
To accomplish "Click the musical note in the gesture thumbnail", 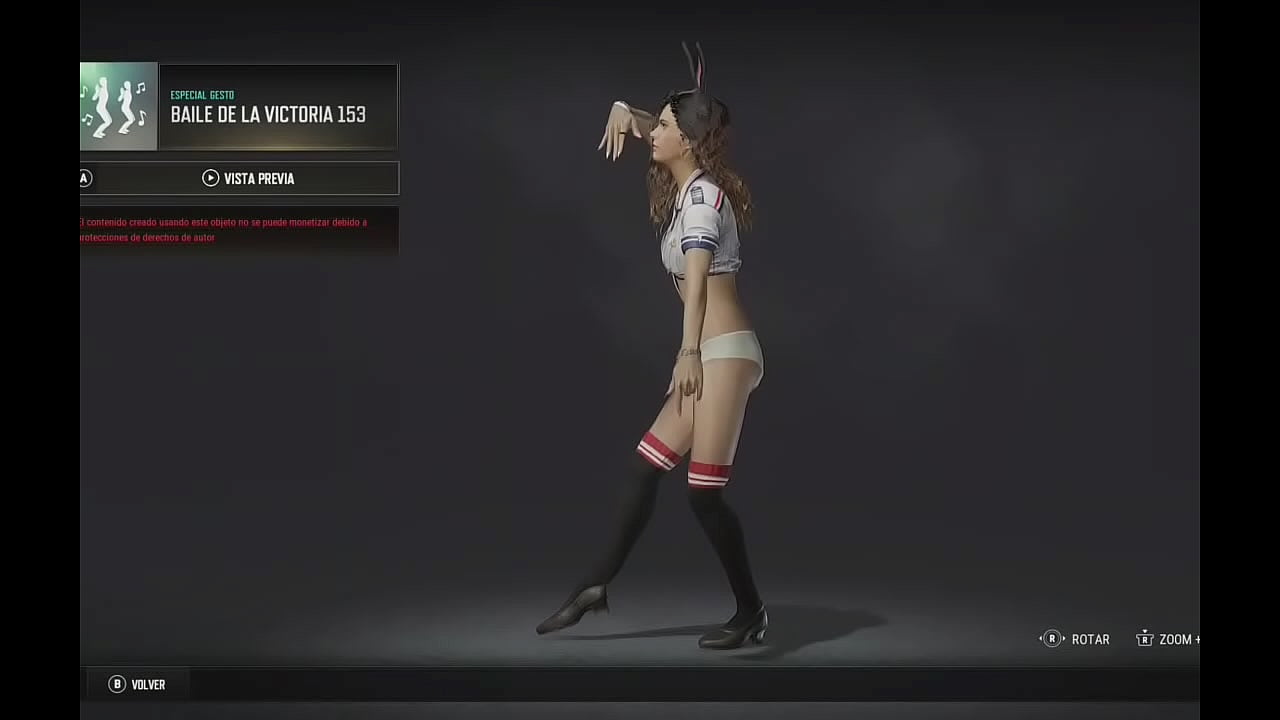I will [140, 90].
